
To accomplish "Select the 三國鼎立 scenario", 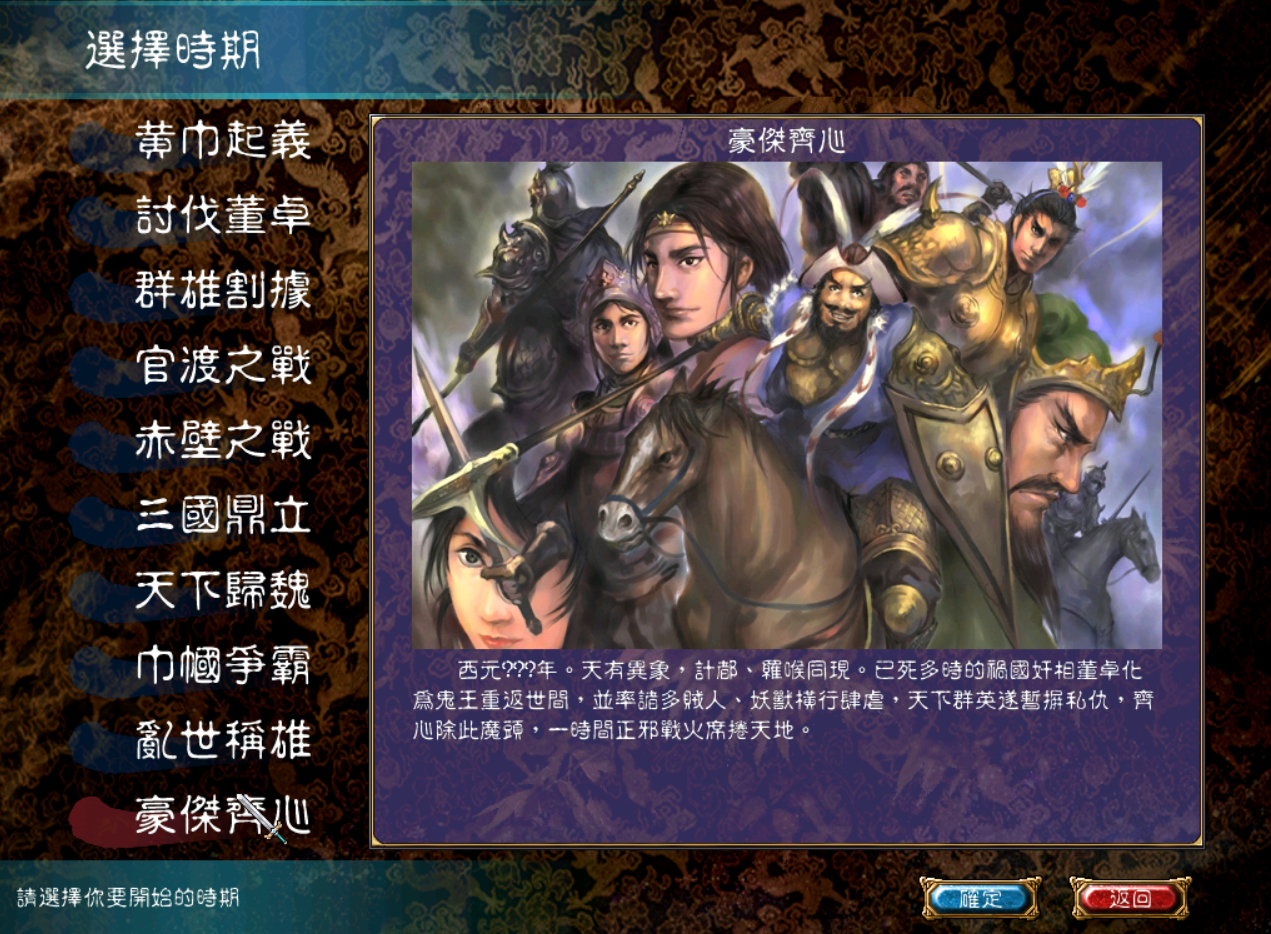I will pyautogui.click(x=223, y=516).
